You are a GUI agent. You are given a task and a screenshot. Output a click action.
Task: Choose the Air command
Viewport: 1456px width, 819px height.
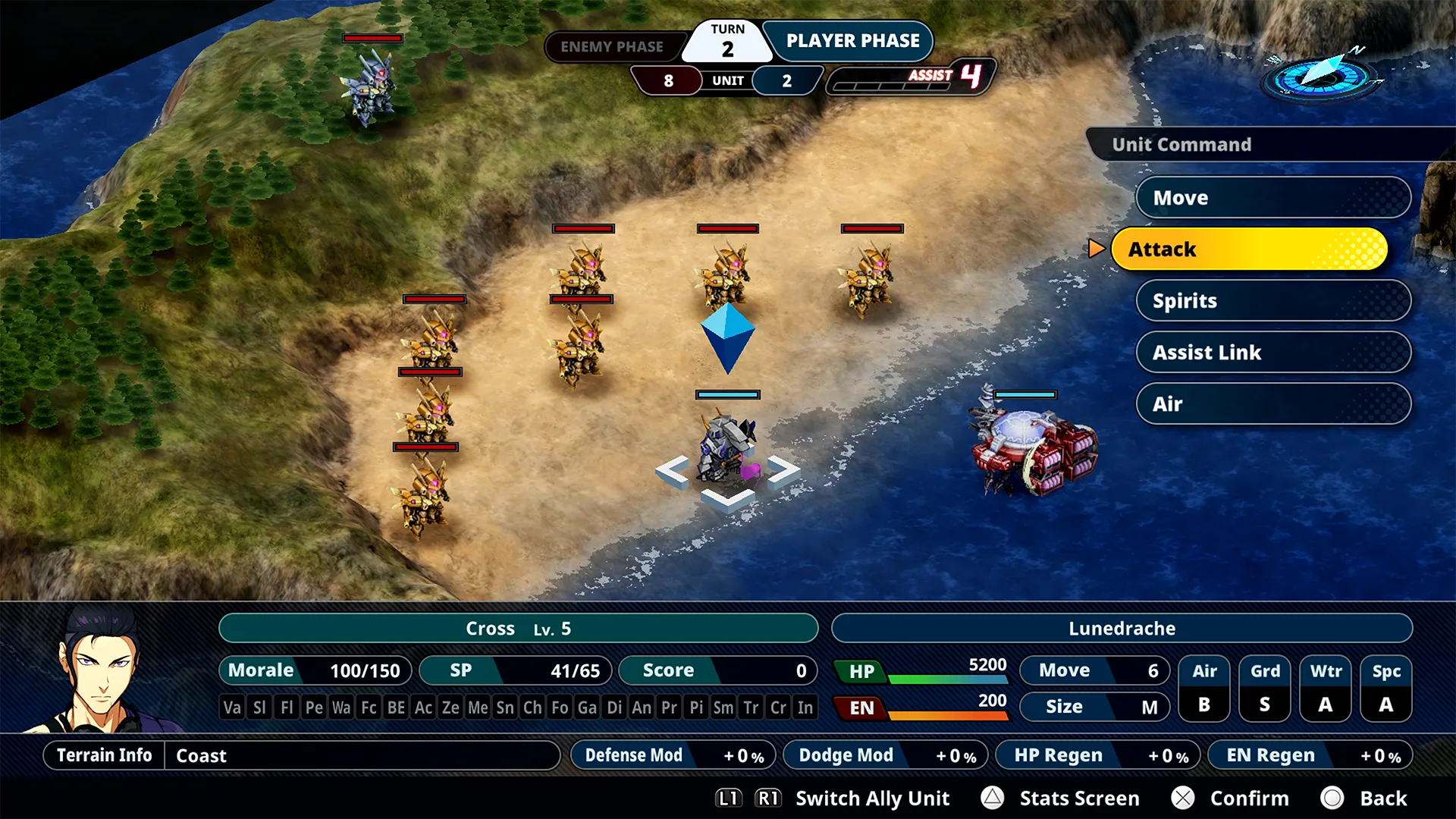point(1272,404)
